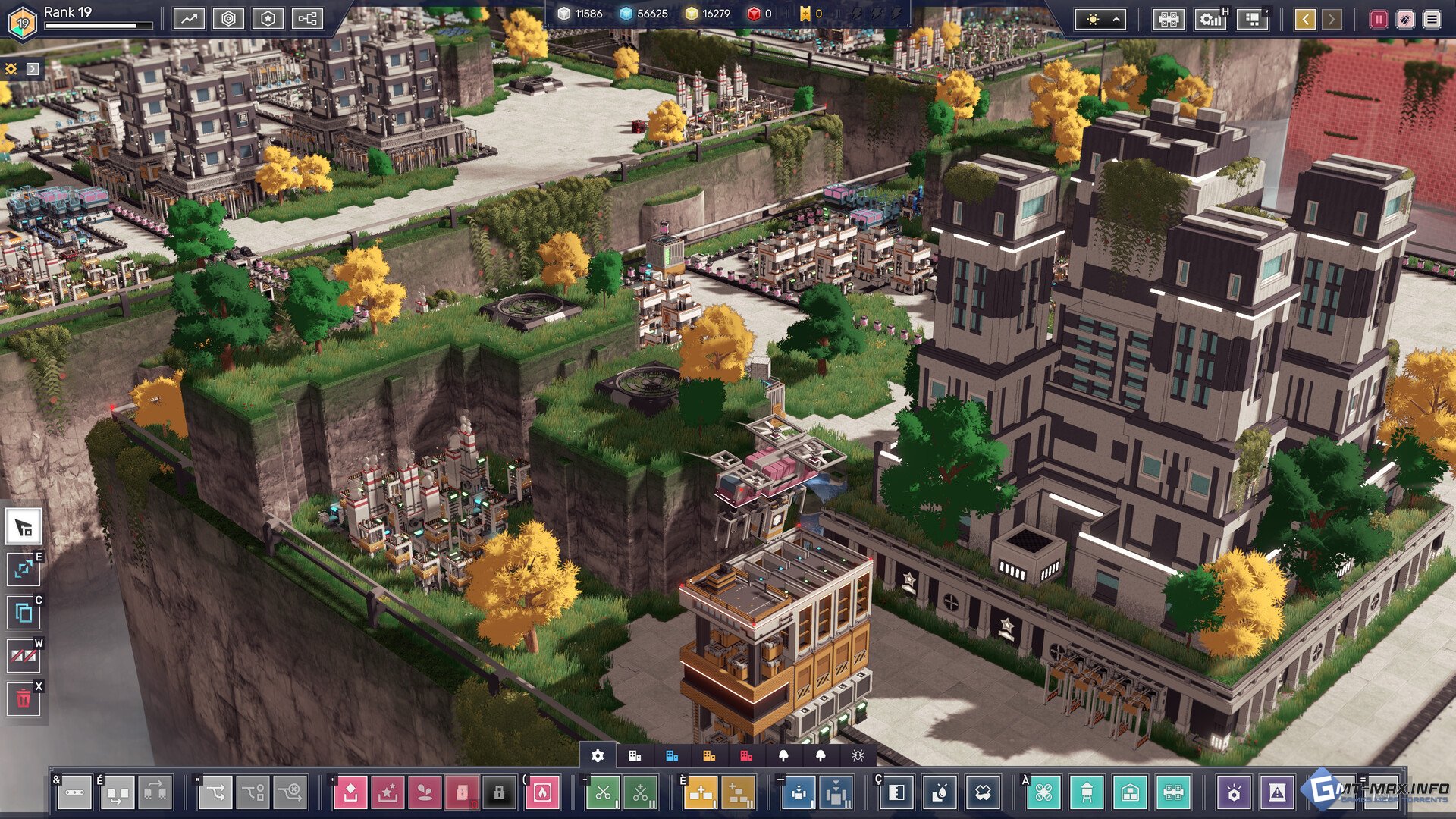Select the conveyor belt tool
This screenshot has width=1456, height=819.
[74, 793]
